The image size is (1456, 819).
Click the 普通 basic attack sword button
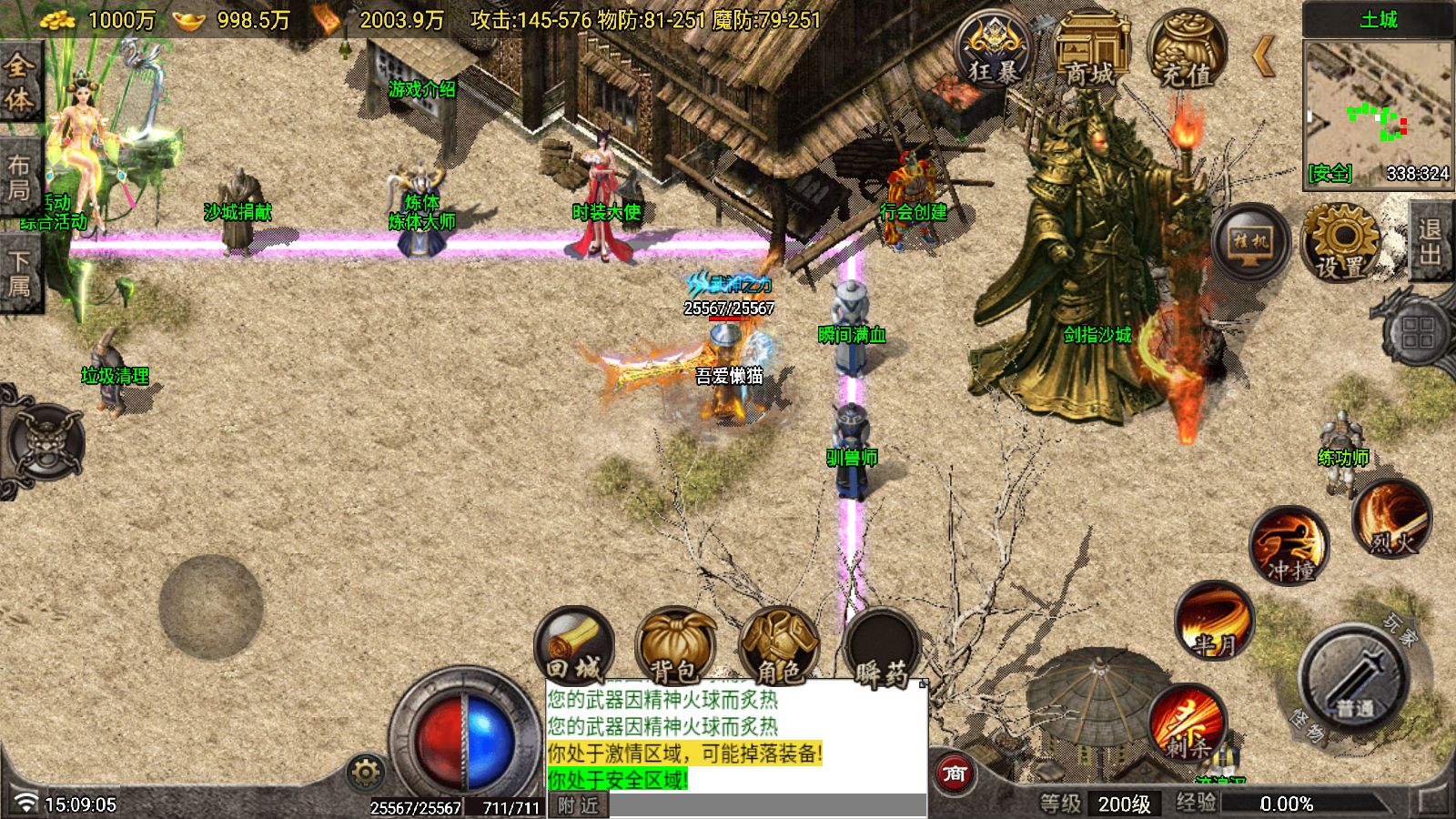pos(1355,678)
